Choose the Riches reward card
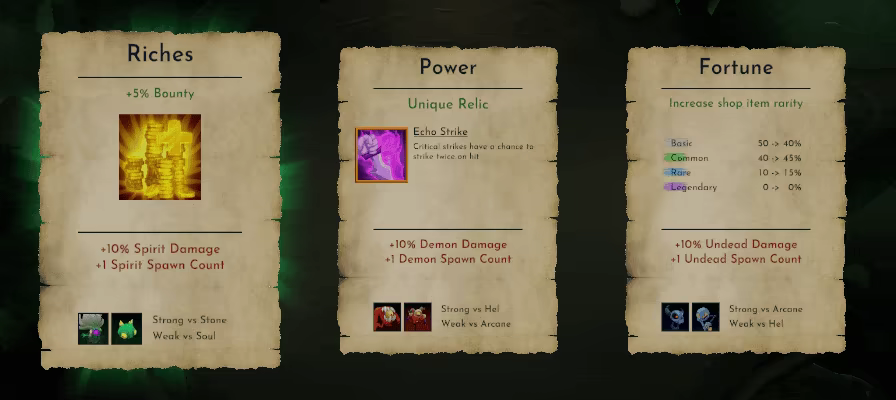The height and width of the screenshot is (400, 896). [x=160, y=200]
